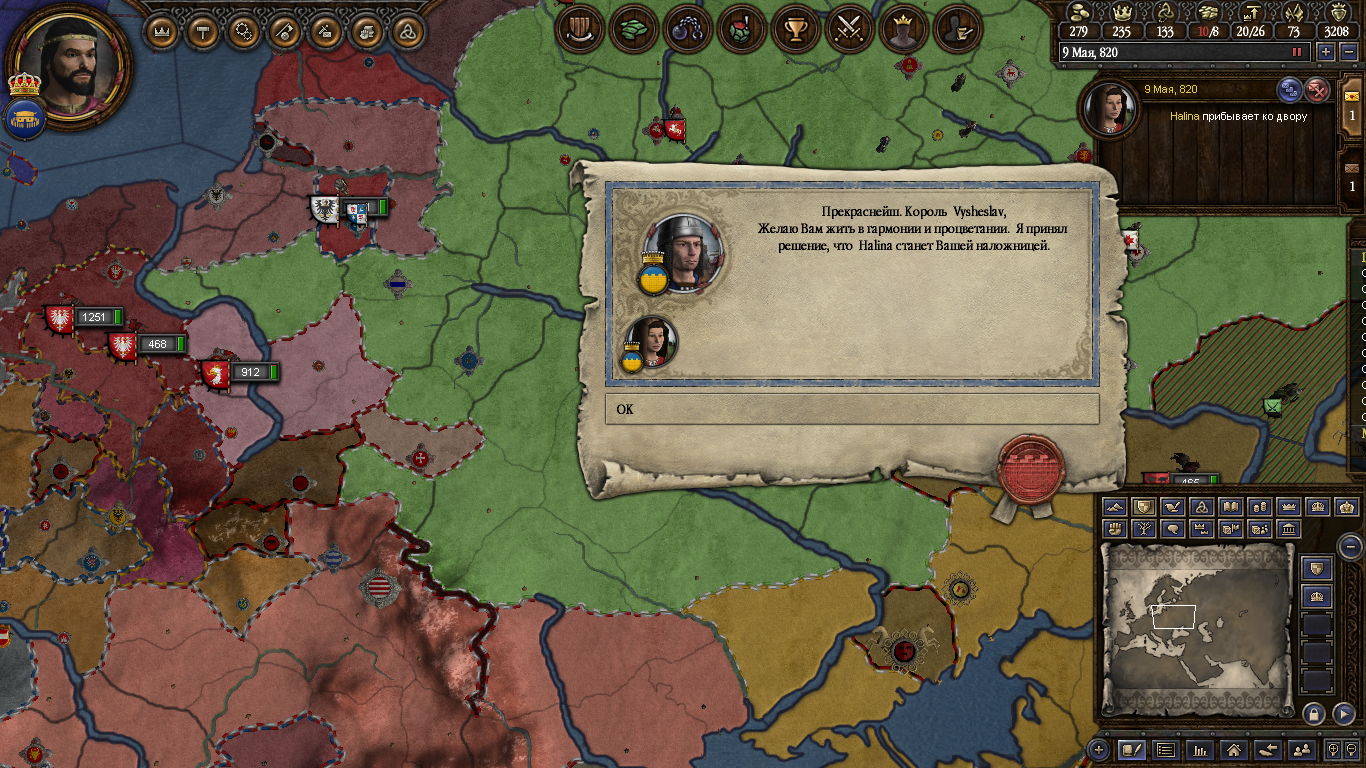This screenshot has height=768, width=1366.
Task: Jump to your capital with the house button
Action: tap(1234, 749)
